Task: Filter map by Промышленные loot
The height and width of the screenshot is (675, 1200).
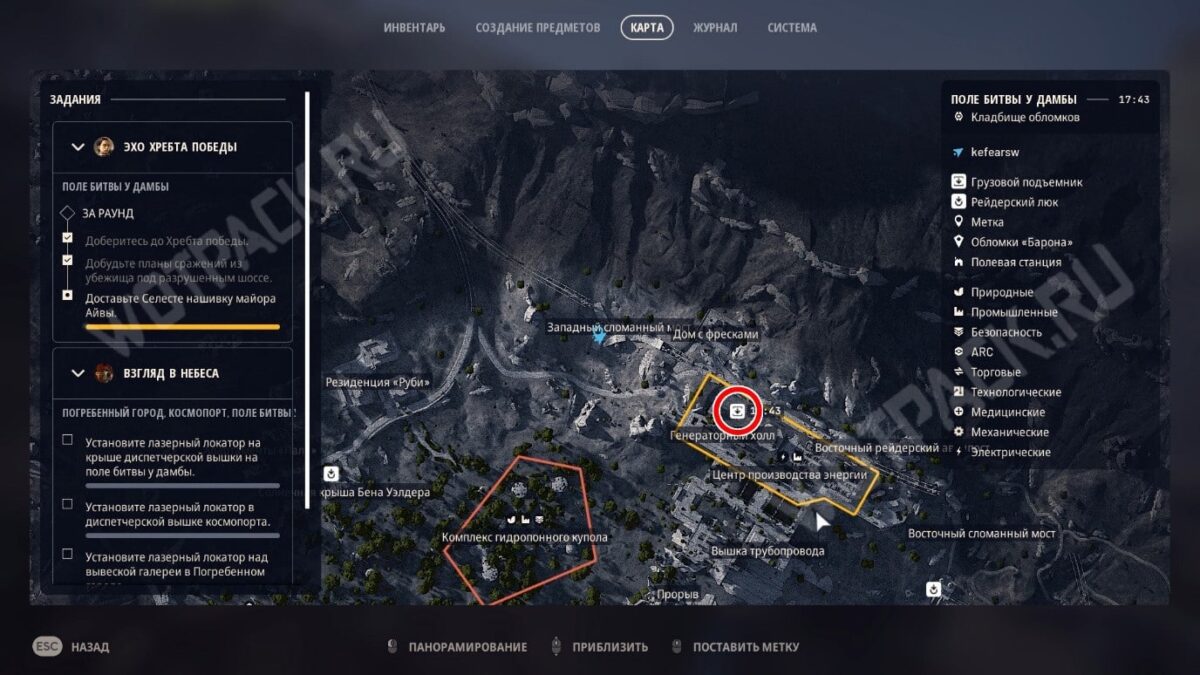Action: (x=1014, y=312)
